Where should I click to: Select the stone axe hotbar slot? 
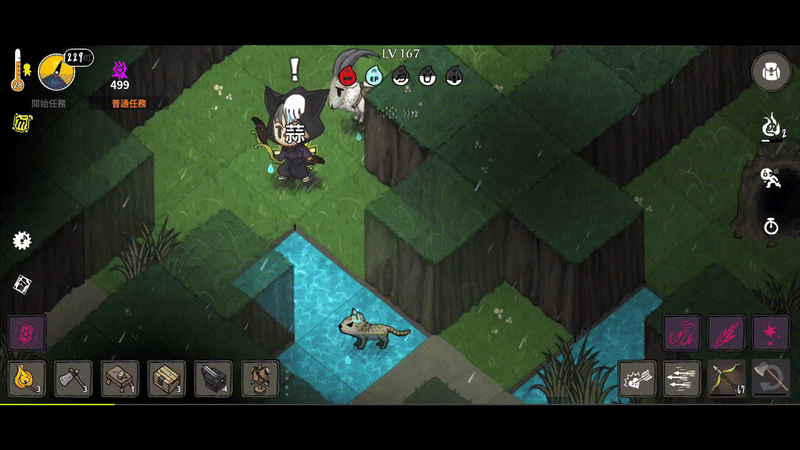[73, 378]
